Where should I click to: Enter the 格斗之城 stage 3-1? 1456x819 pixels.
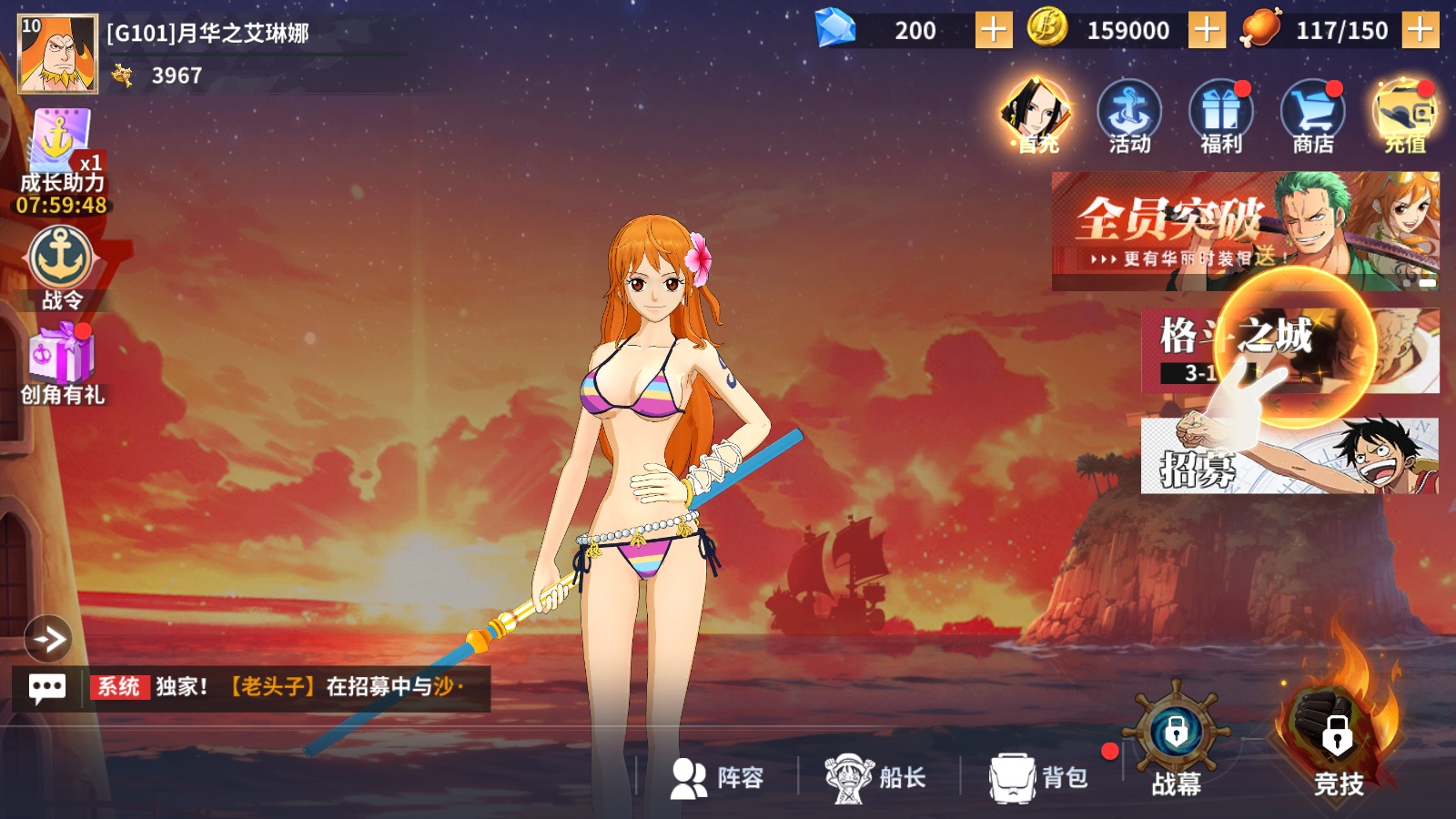pos(1289,350)
